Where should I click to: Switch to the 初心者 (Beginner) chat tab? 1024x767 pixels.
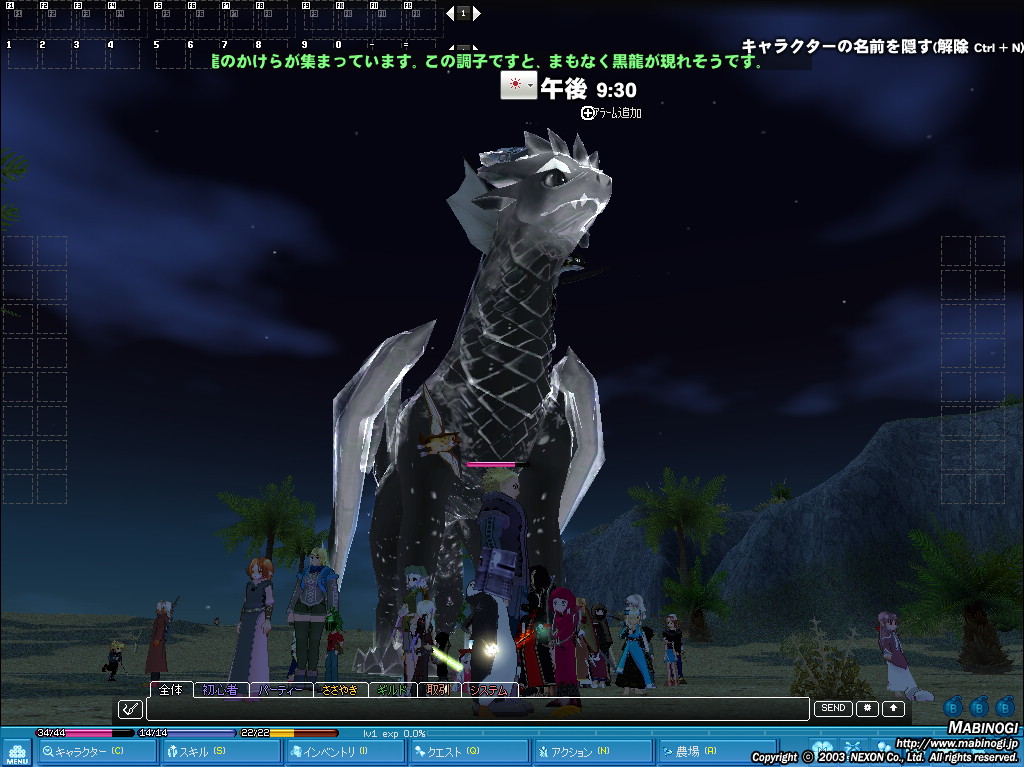click(x=219, y=690)
